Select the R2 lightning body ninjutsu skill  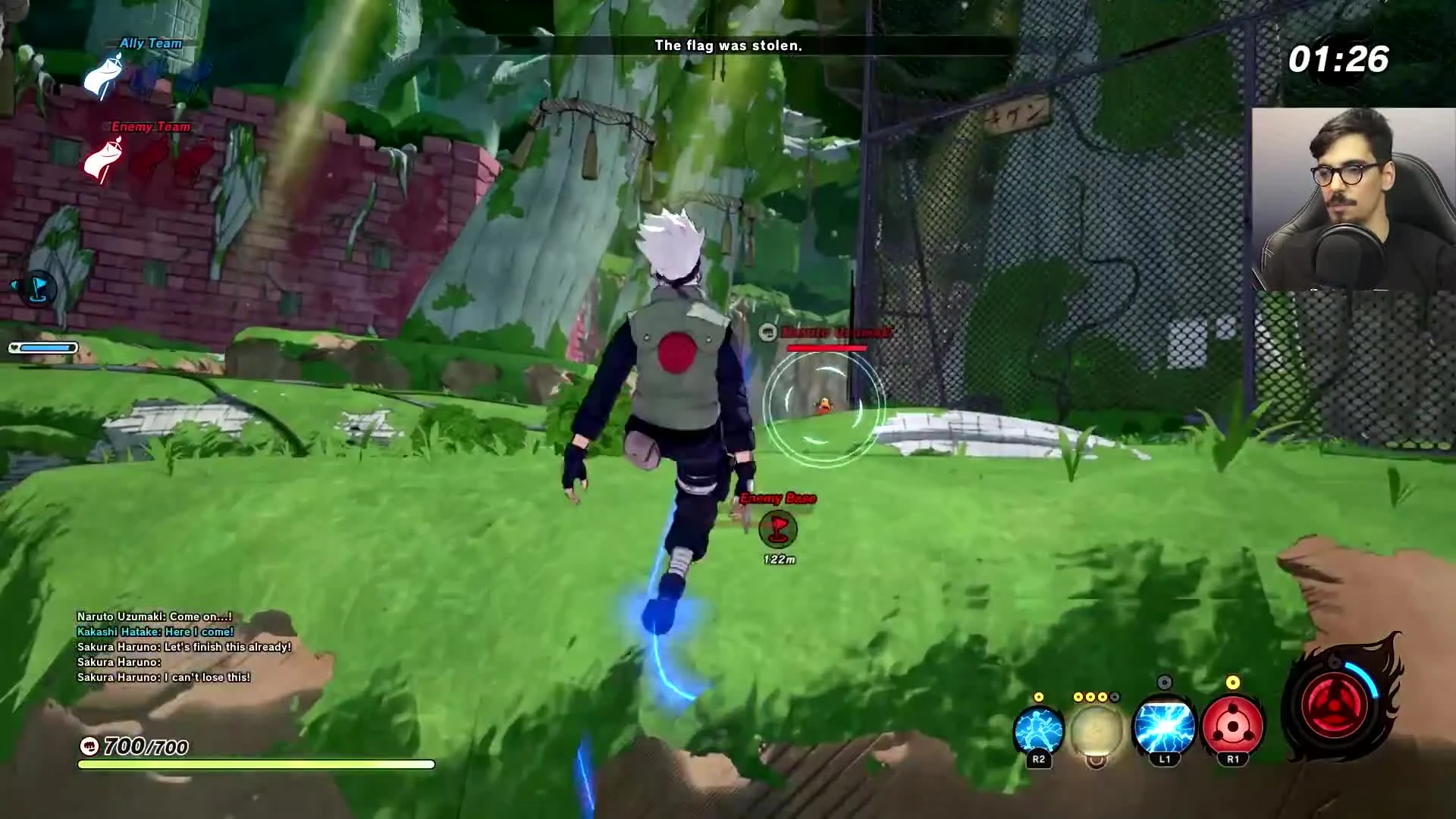1038,730
